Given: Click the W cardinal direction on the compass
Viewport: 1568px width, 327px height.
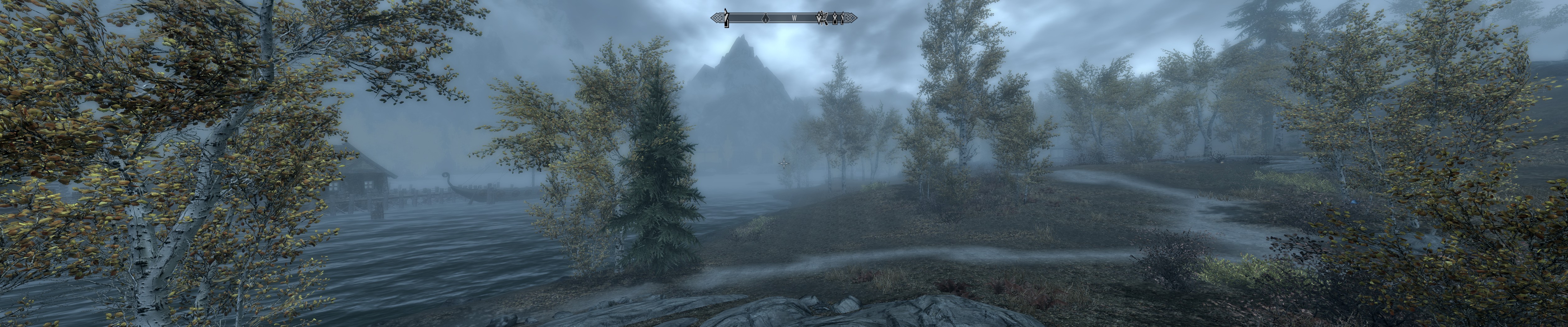Looking at the screenshot, I should pos(794,18).
